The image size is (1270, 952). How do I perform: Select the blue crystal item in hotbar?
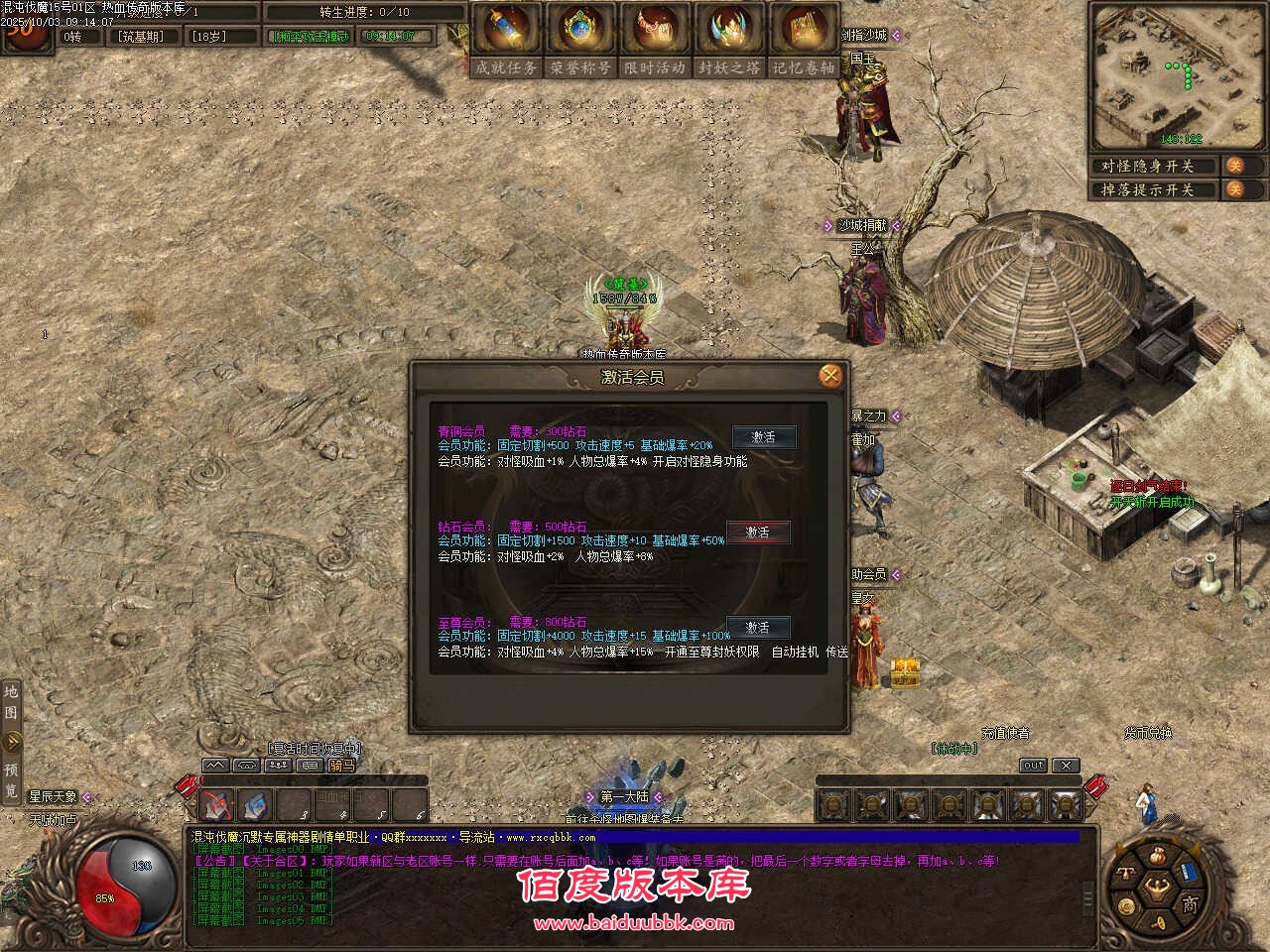tap(256, 804)
